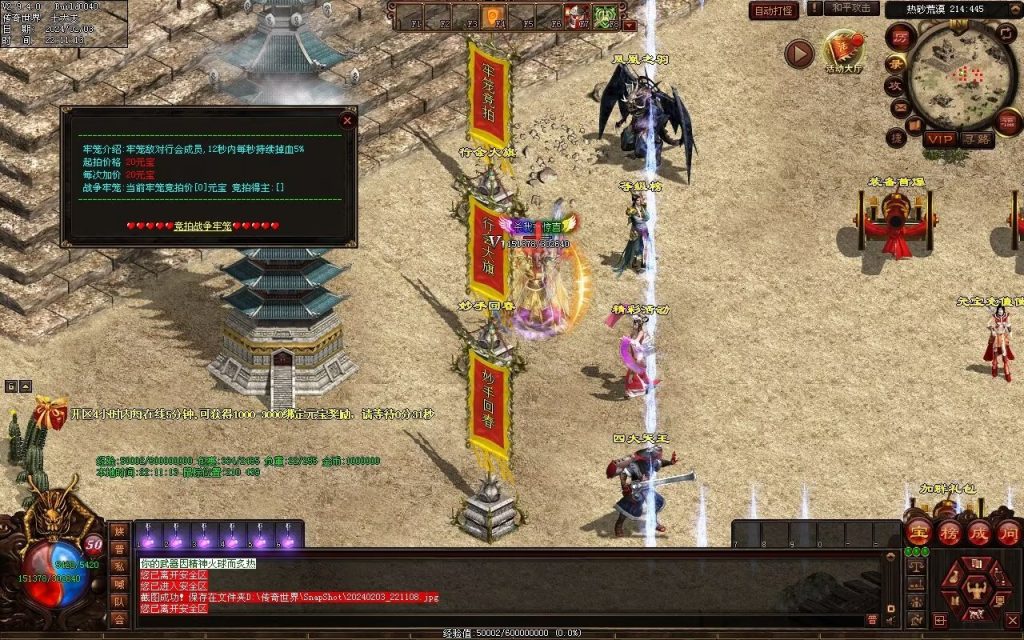Viewport: 1024px width, 640px height.
Task: Toggle auto-fight (自动打怪) button
Action: (774, 11)
